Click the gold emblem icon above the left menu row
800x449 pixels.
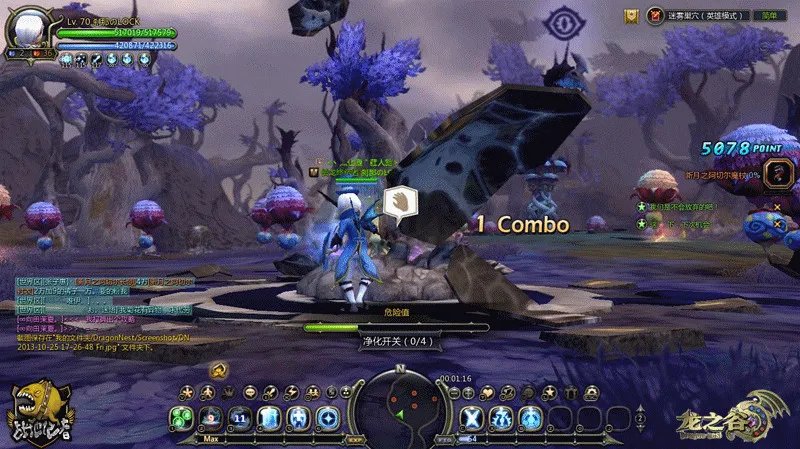[219, 371]
